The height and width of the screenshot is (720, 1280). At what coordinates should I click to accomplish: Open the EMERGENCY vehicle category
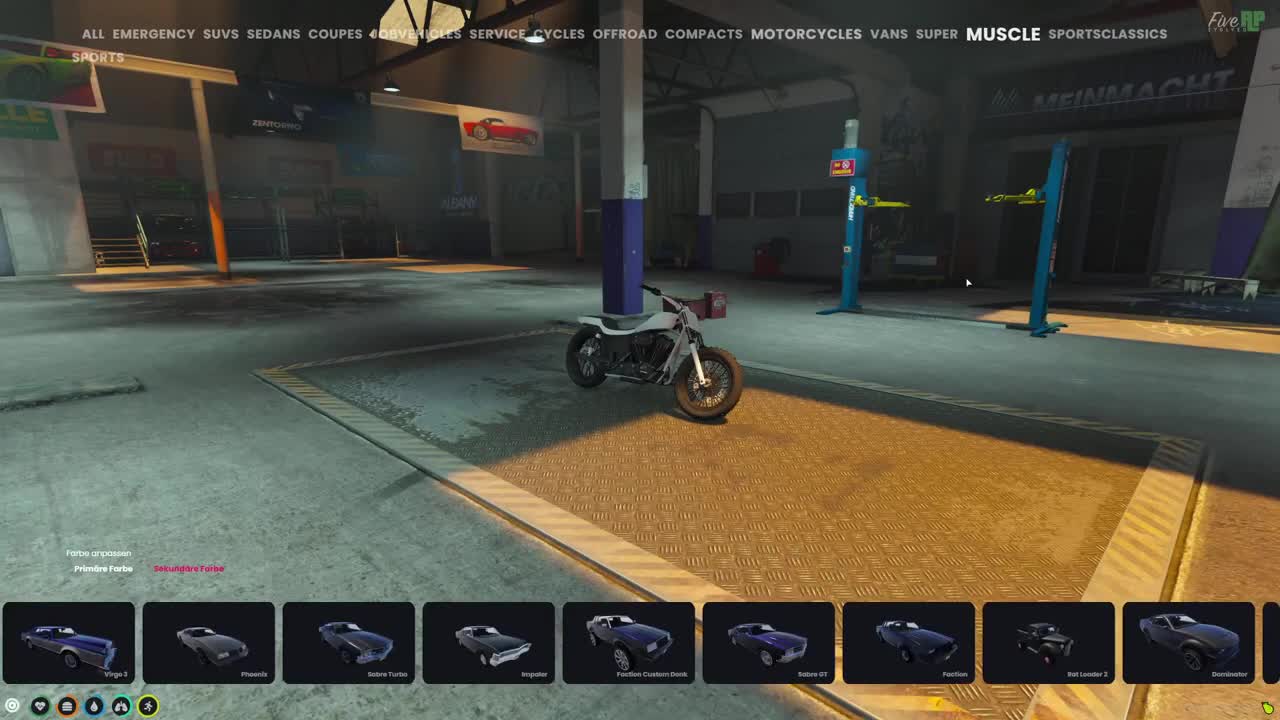(156, 34)
